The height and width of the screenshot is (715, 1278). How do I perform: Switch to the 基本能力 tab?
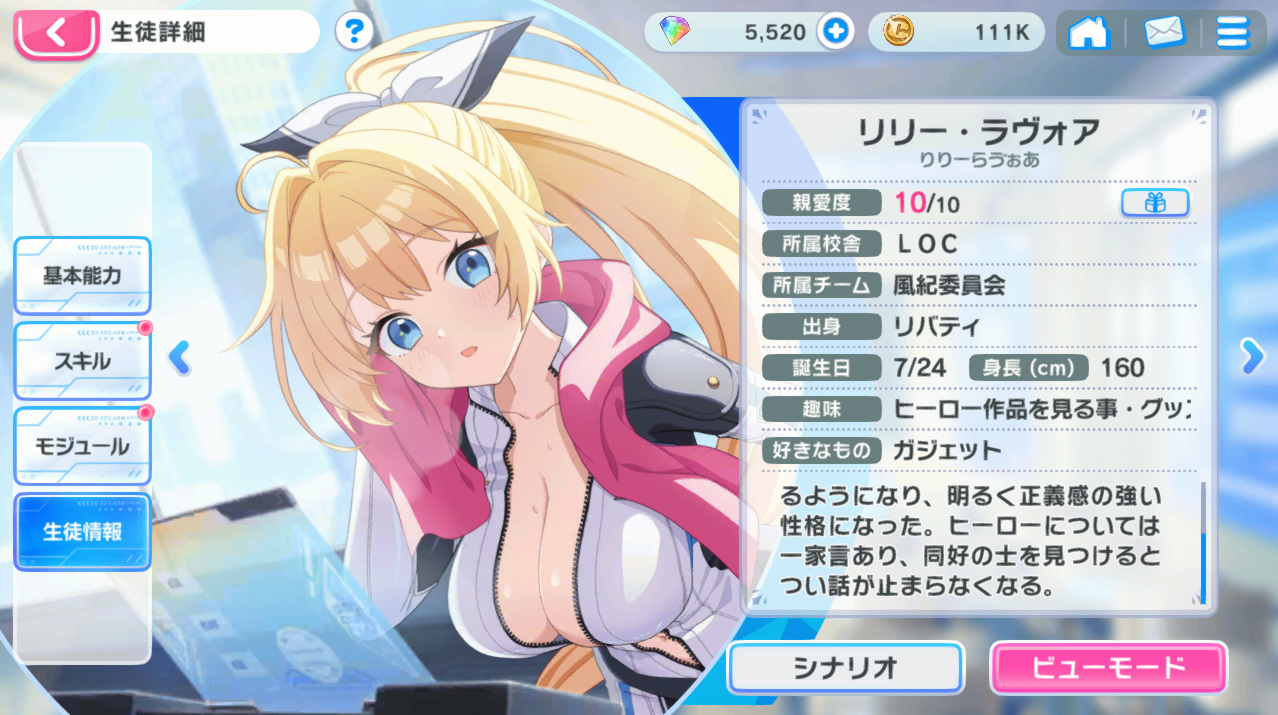82,276
